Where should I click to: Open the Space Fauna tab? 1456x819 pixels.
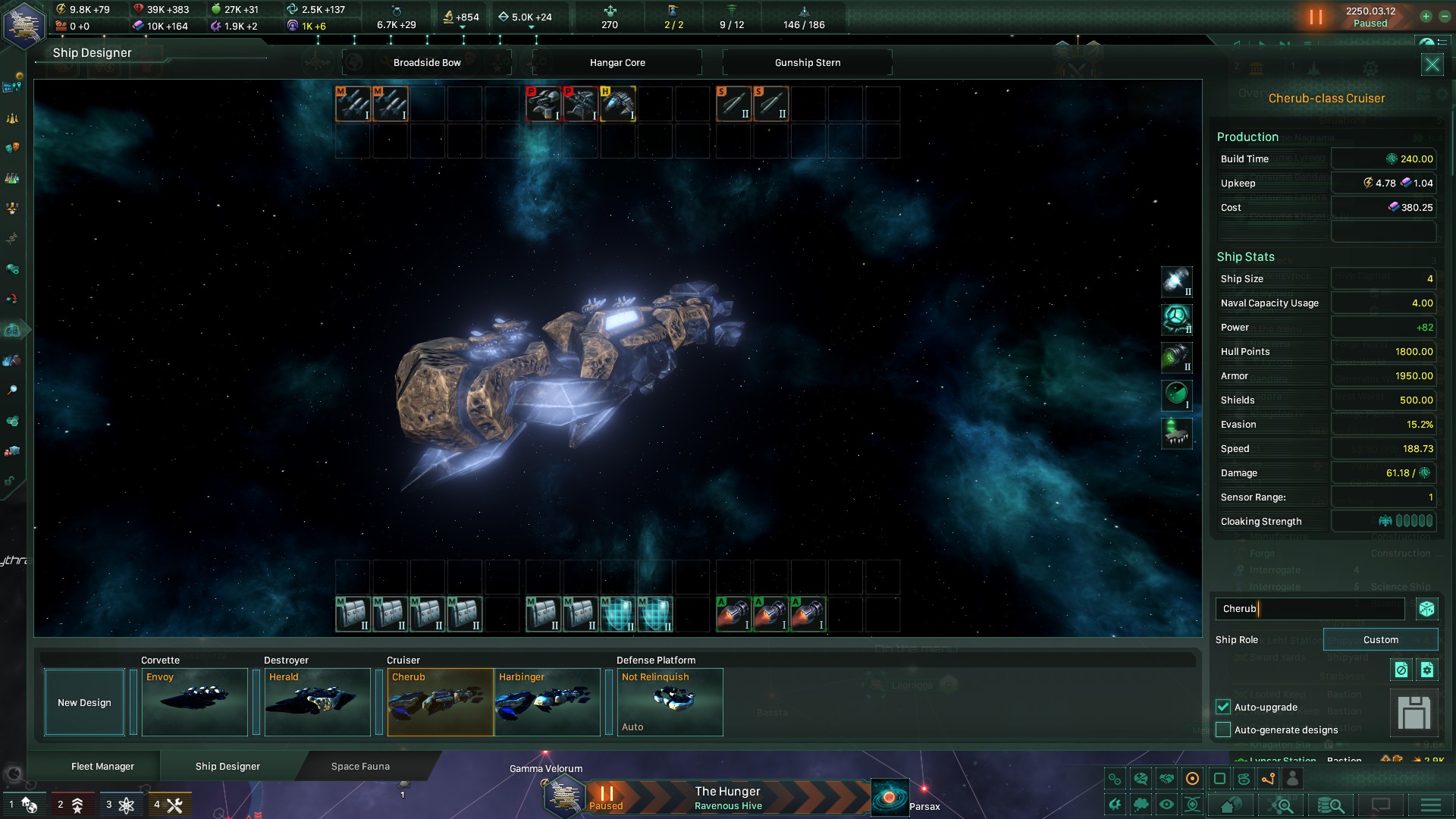point(360,766)
